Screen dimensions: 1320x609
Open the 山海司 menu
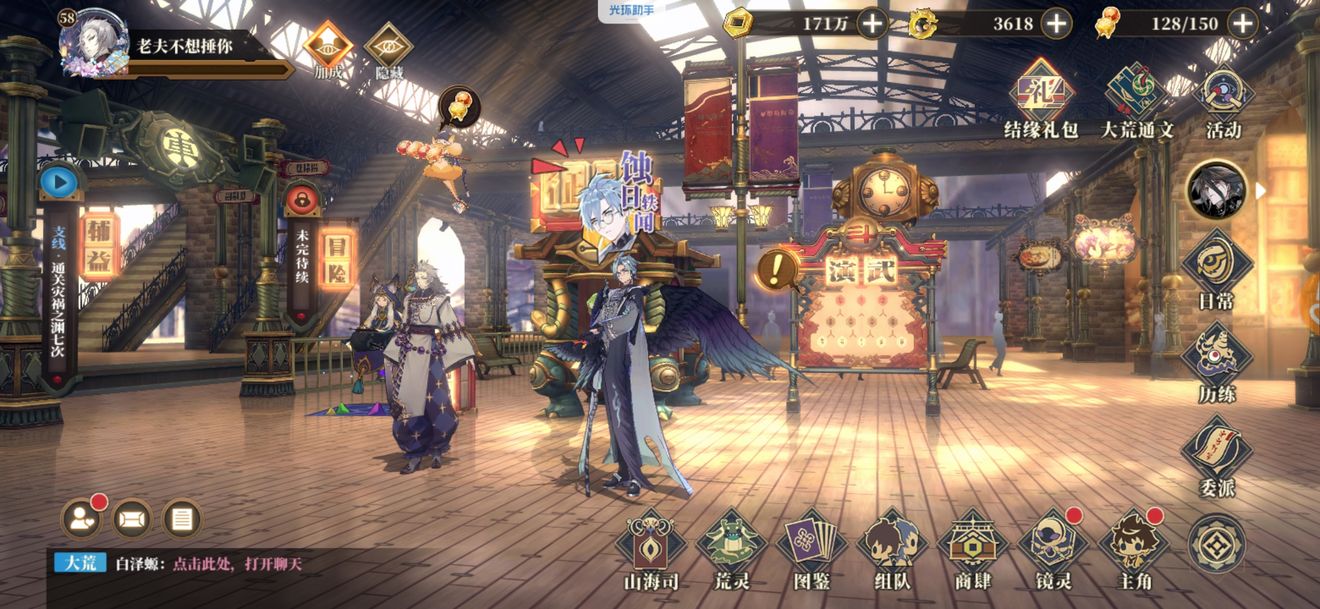(x=651, y=549)
